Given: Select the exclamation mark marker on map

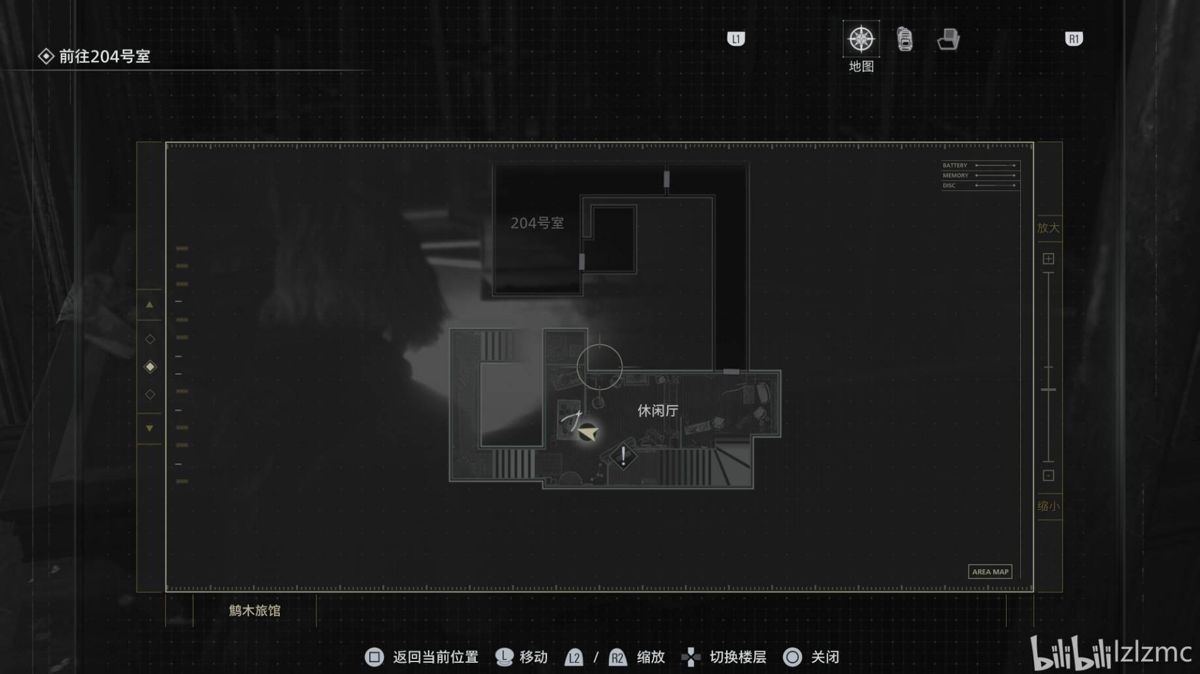Looking at the screenshot, I should click(x=624, y=457).
